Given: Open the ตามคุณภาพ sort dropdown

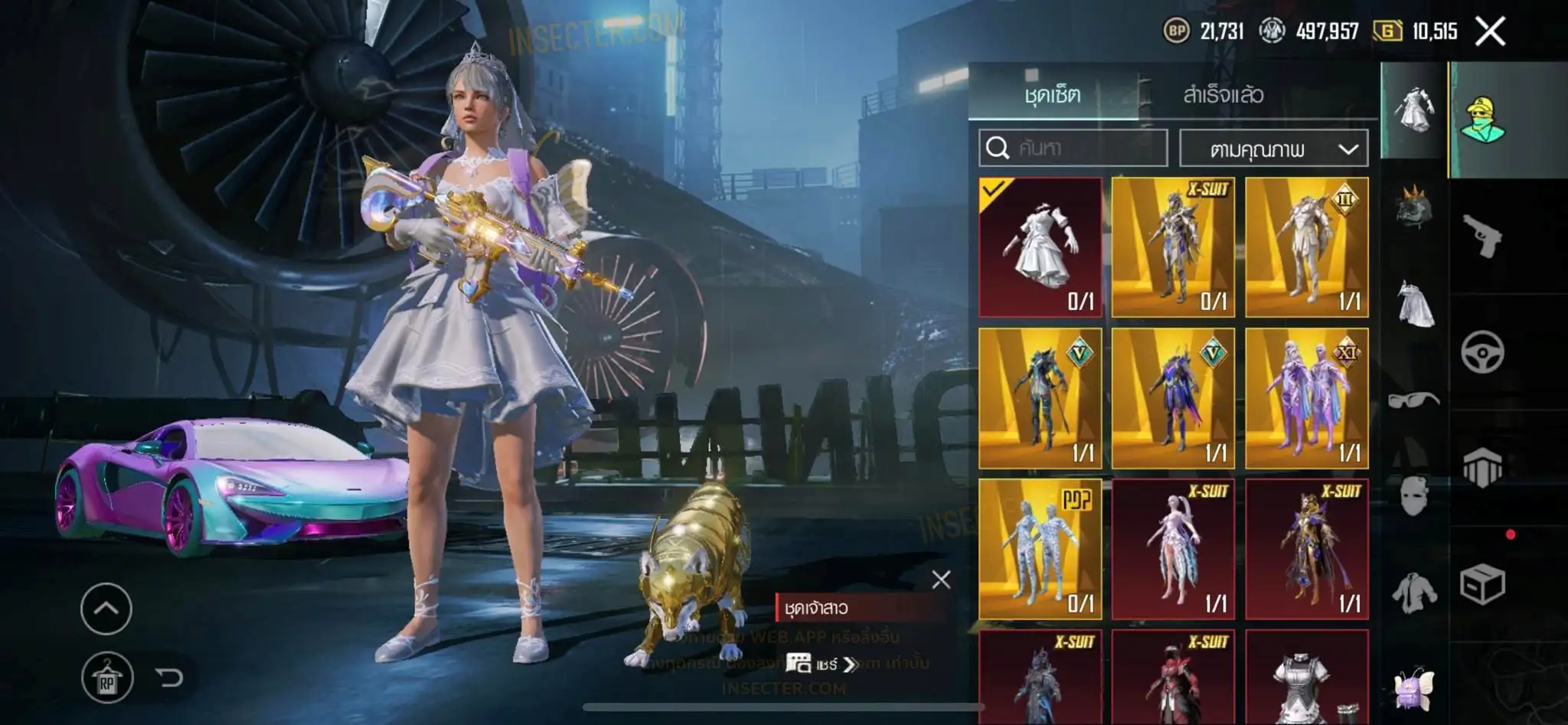Looking at the screenshot, I should (1273, 149).
